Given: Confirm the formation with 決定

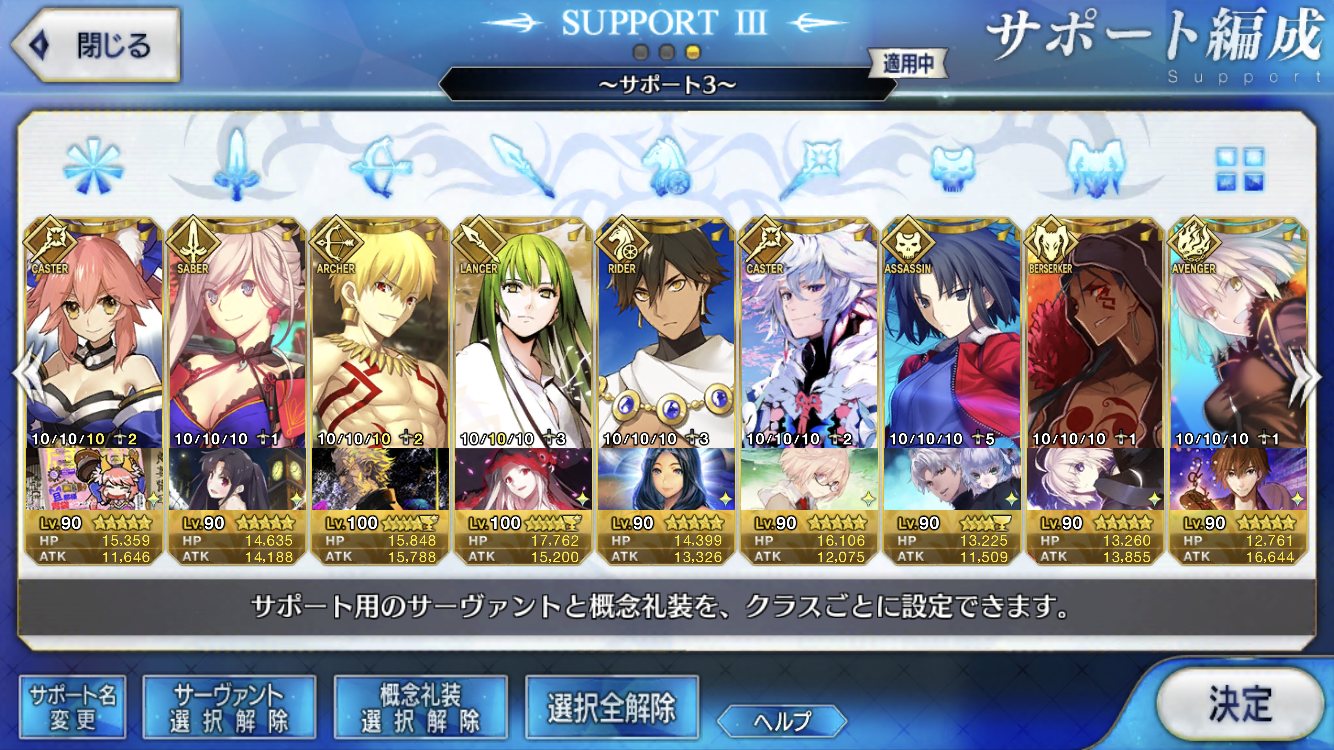Looking at the screenshot, I should point(1239,704).
